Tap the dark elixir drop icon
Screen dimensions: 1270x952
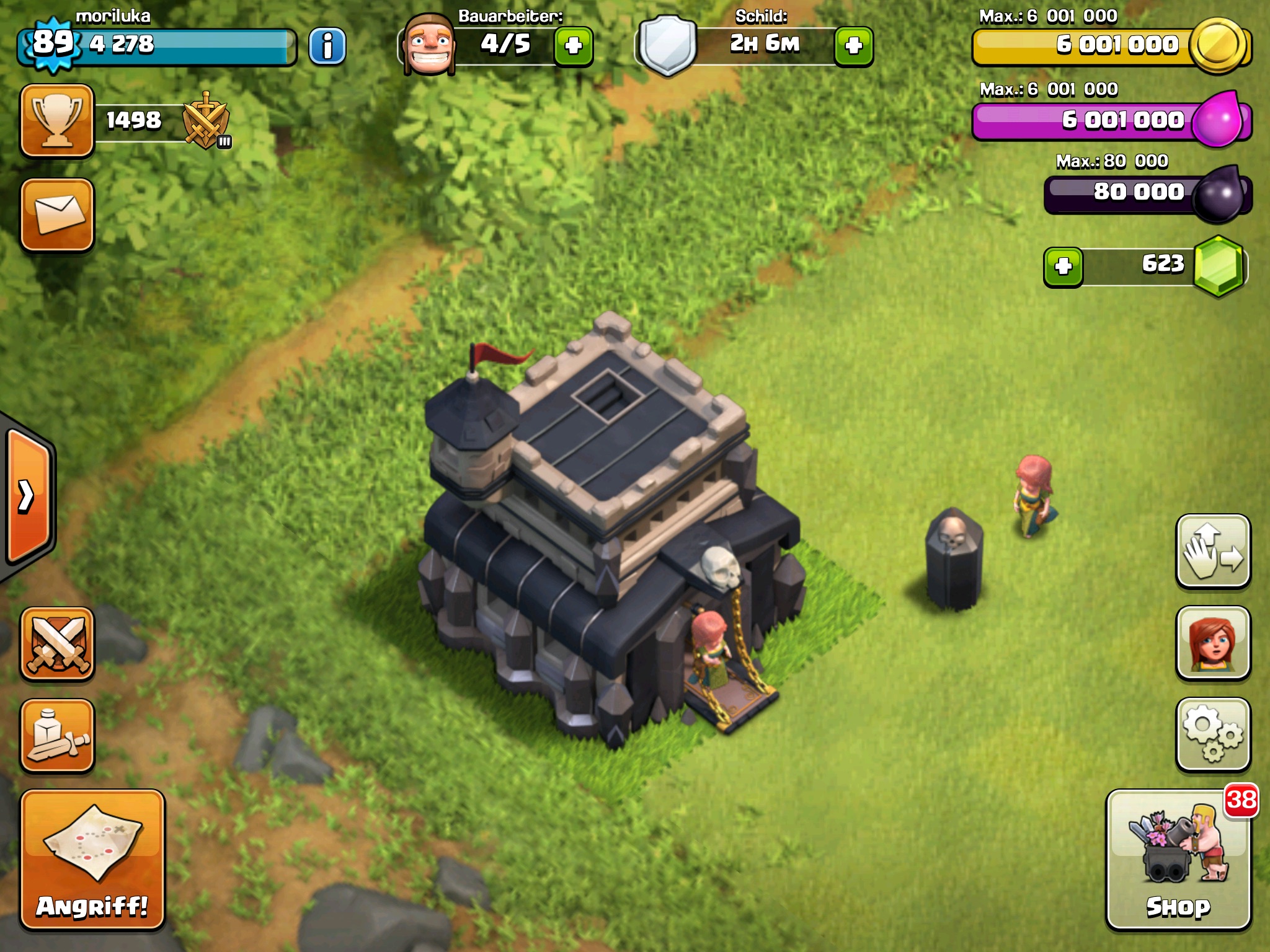click(x=1218, y=193)
